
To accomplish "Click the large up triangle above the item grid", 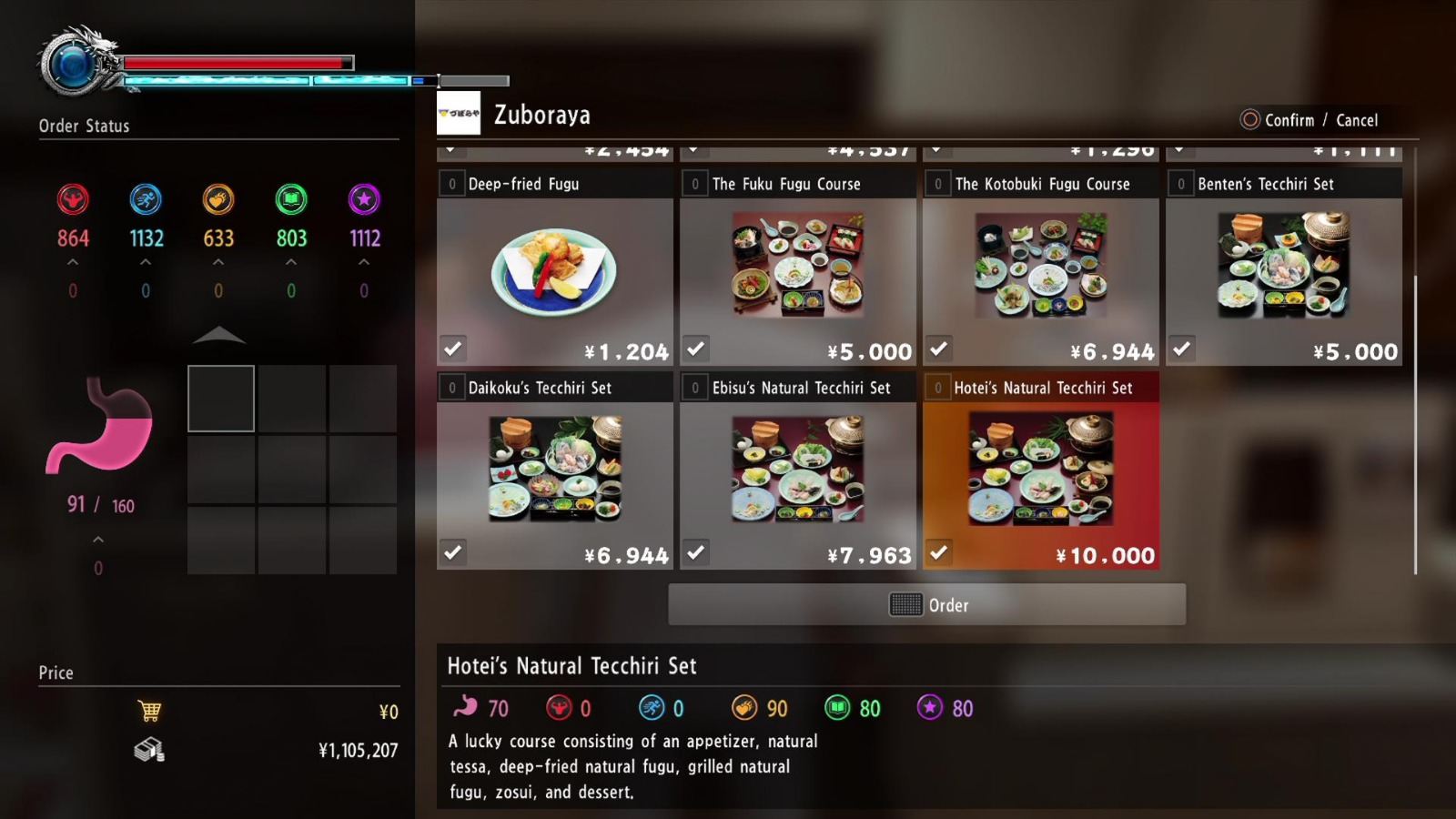I will point(218,336).
